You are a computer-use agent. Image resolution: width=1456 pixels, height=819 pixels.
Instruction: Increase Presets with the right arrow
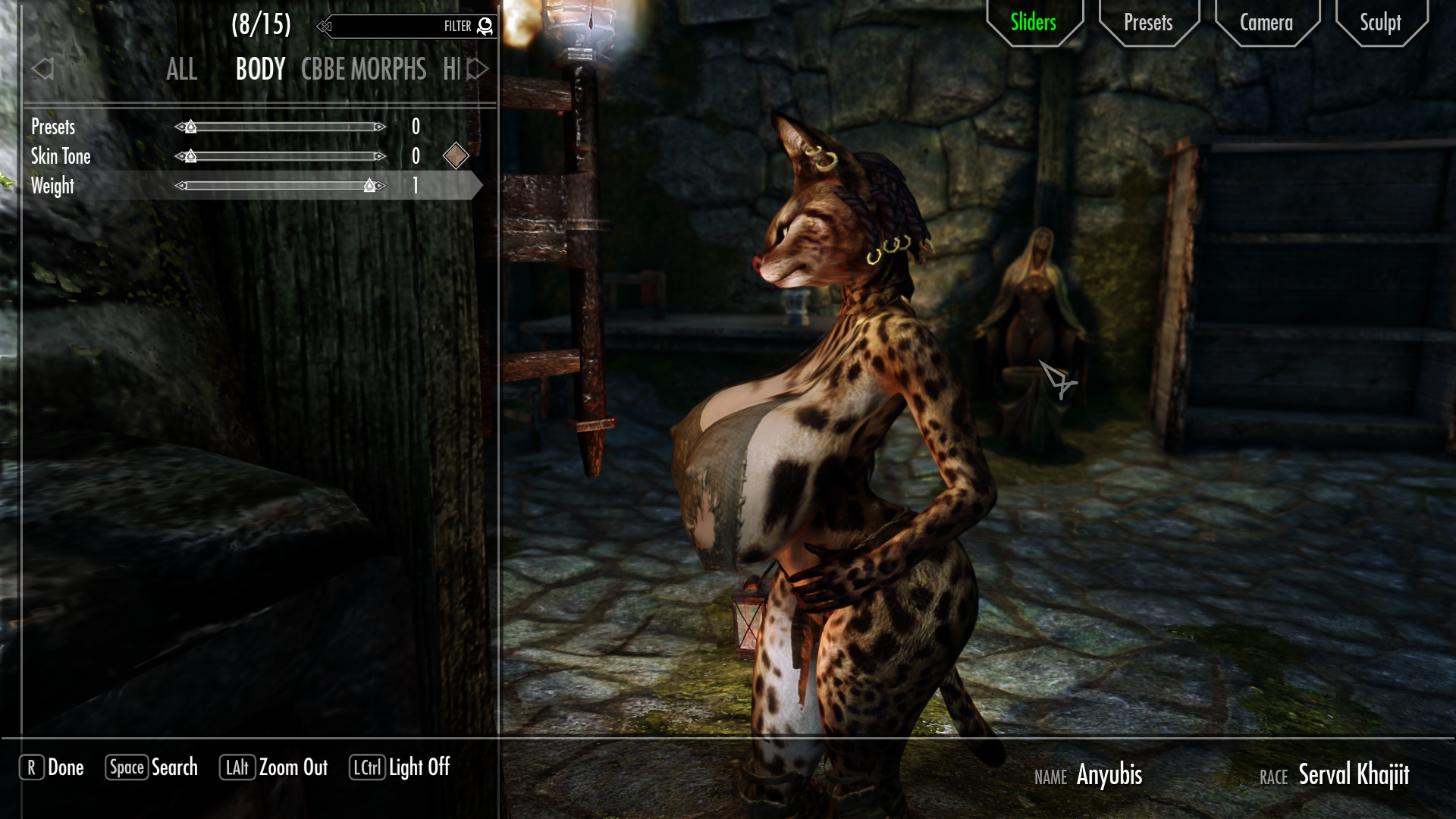381,127
